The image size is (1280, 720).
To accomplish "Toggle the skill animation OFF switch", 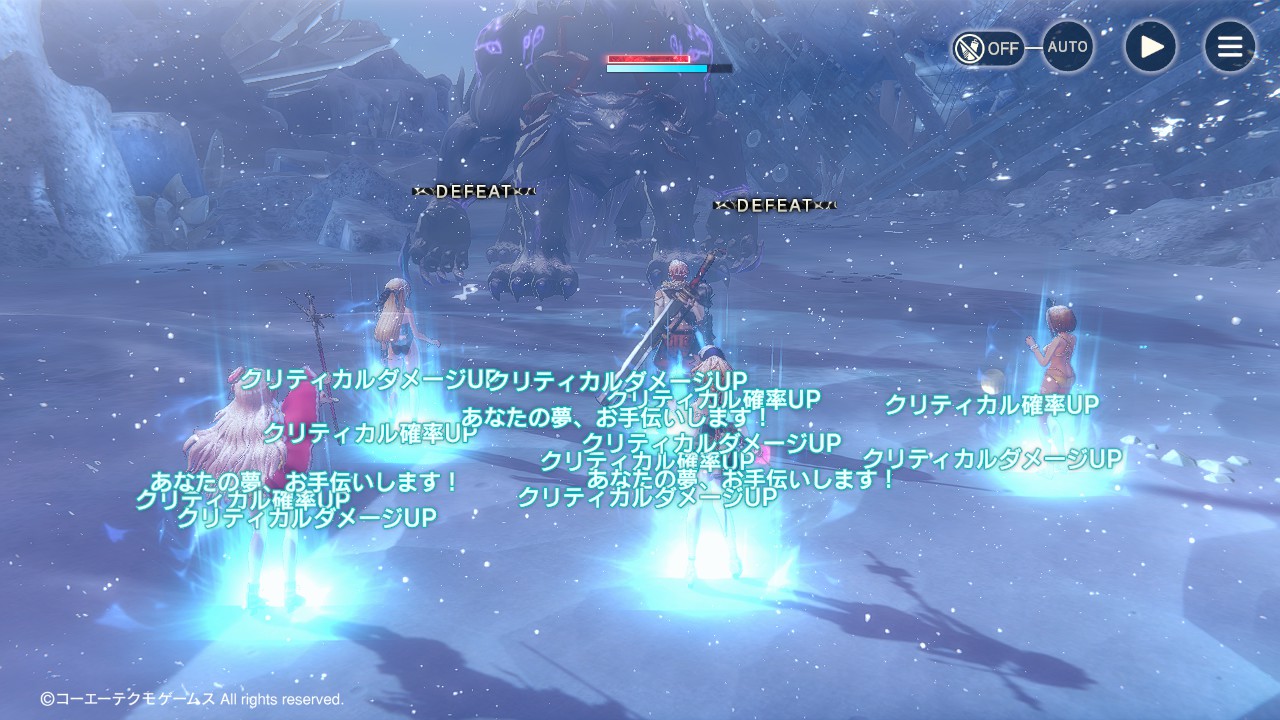I will [x=988, y=47].
